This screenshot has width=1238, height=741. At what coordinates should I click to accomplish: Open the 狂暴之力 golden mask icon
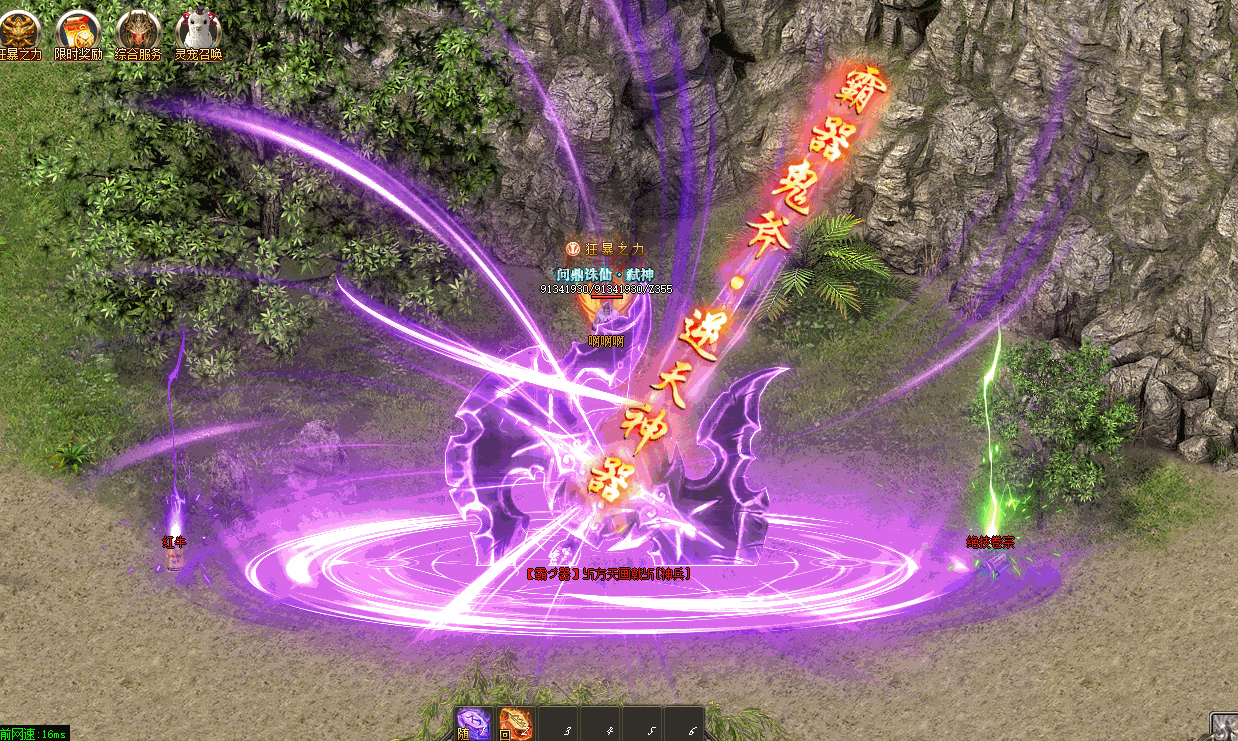(x=18, y=30)
